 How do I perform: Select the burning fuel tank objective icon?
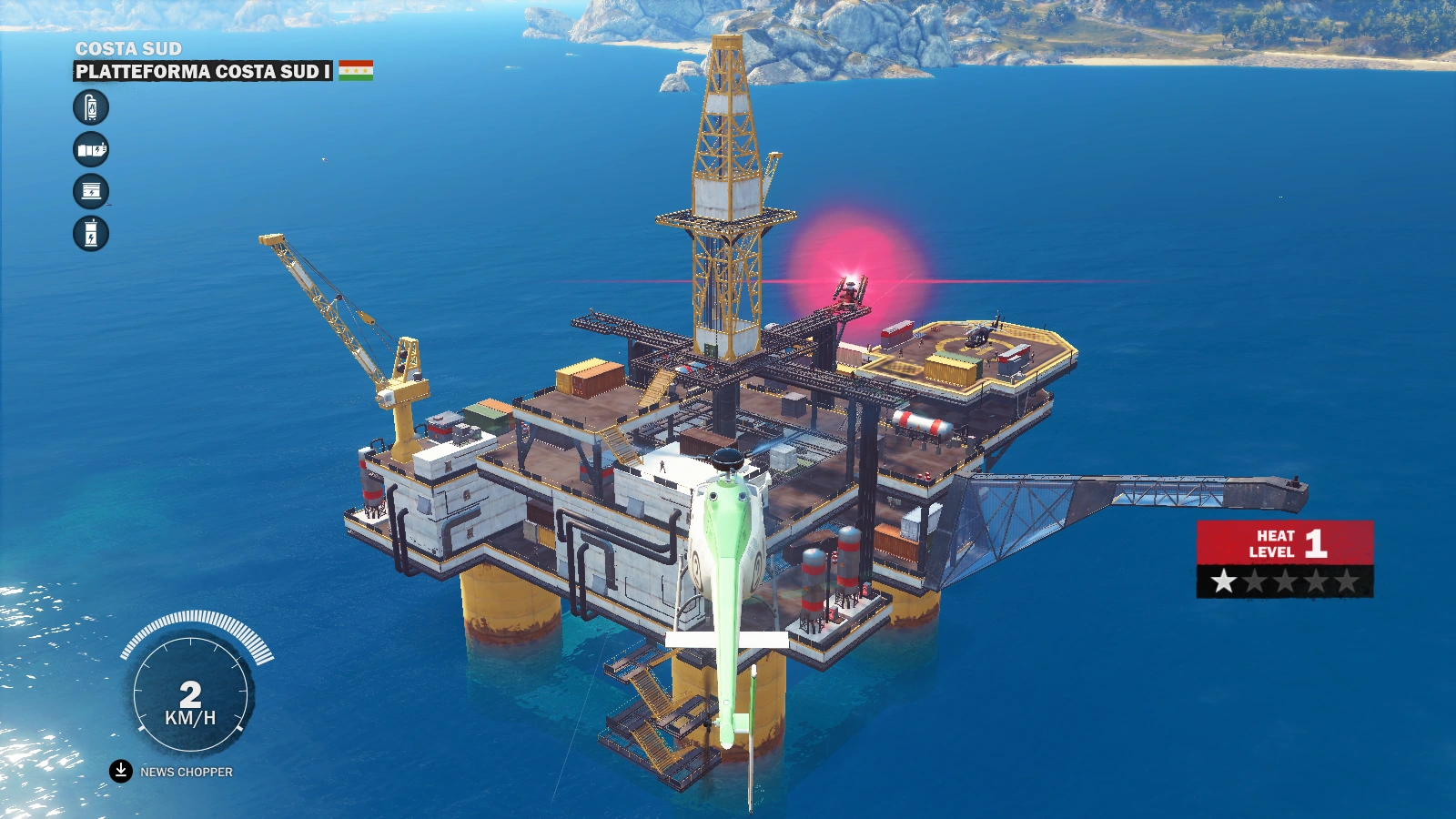tap(89, 106)
